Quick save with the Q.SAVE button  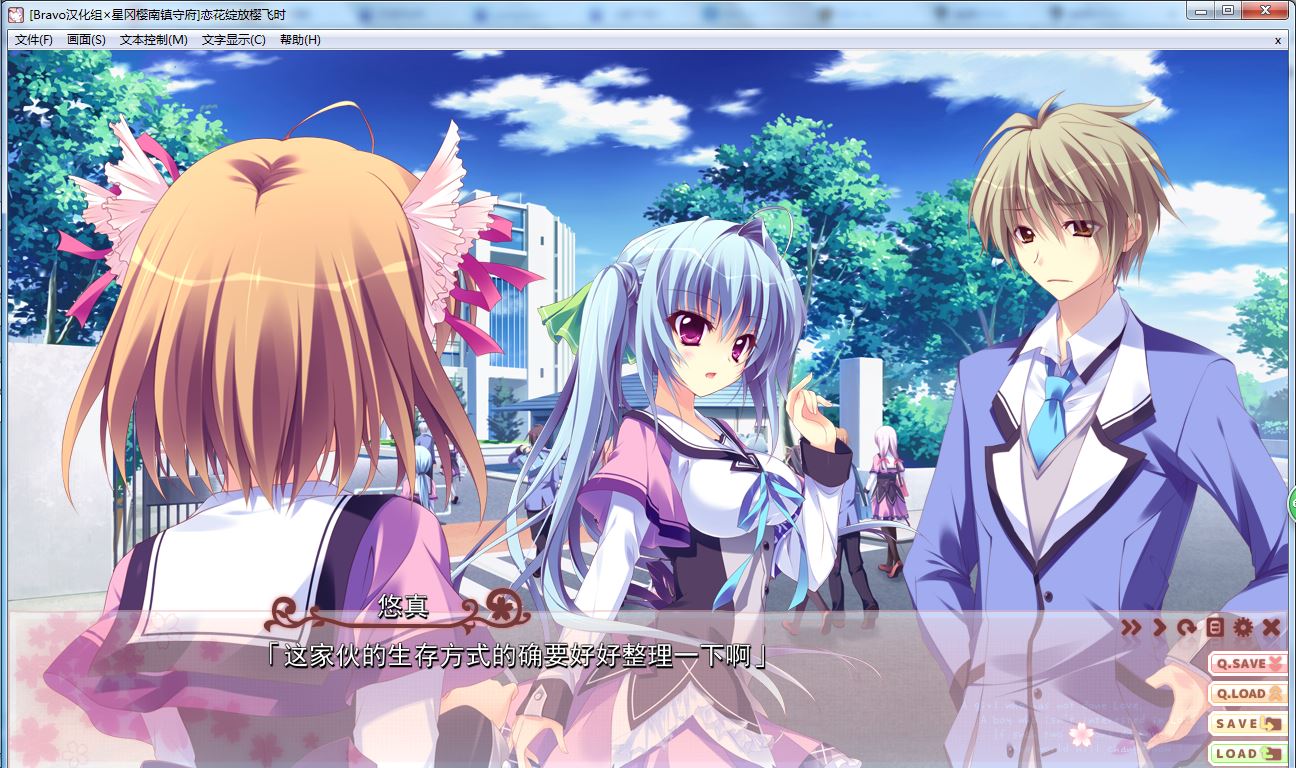coord(1248,663)
